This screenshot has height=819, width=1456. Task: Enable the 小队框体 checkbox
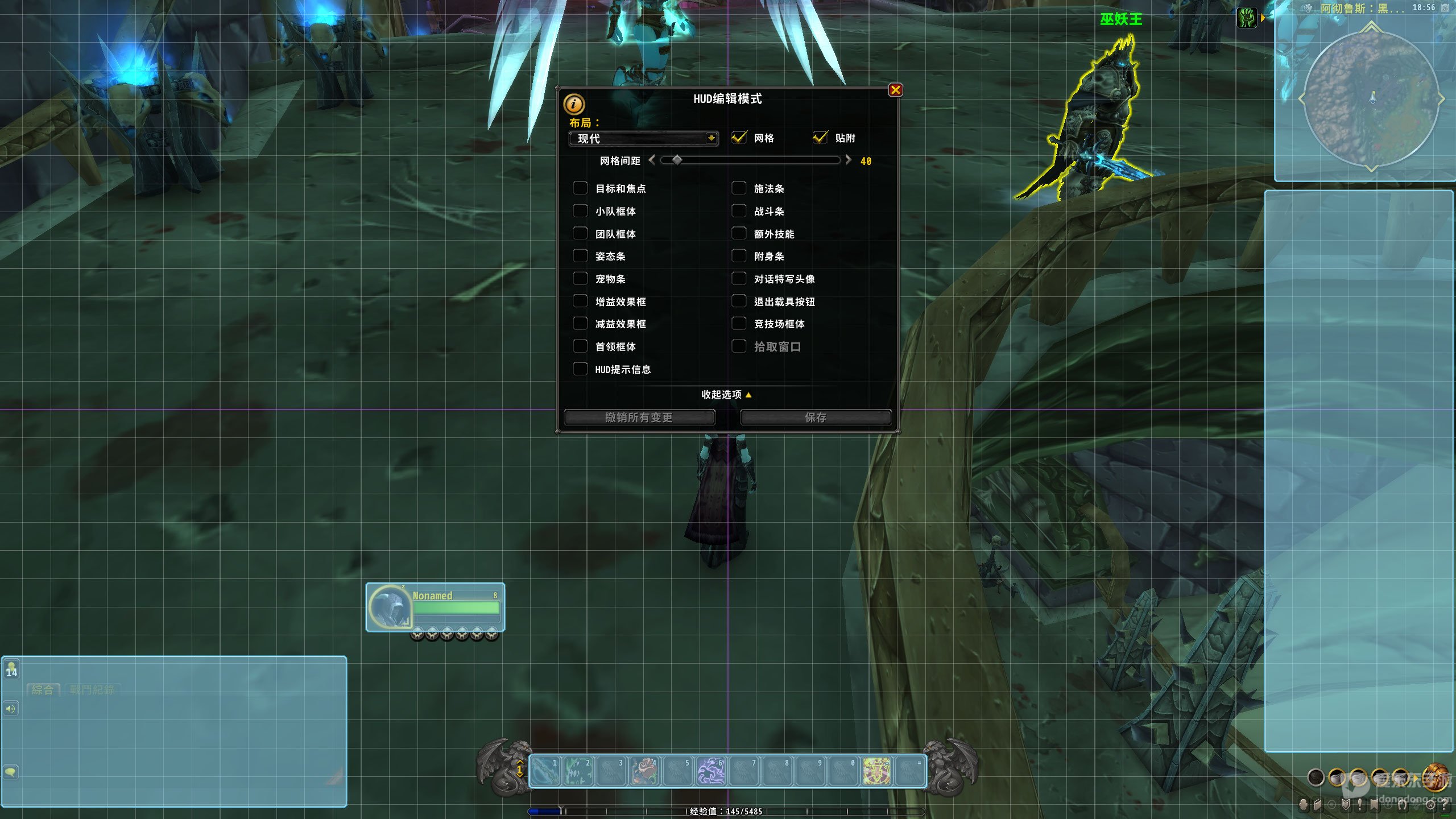(580, 211)
